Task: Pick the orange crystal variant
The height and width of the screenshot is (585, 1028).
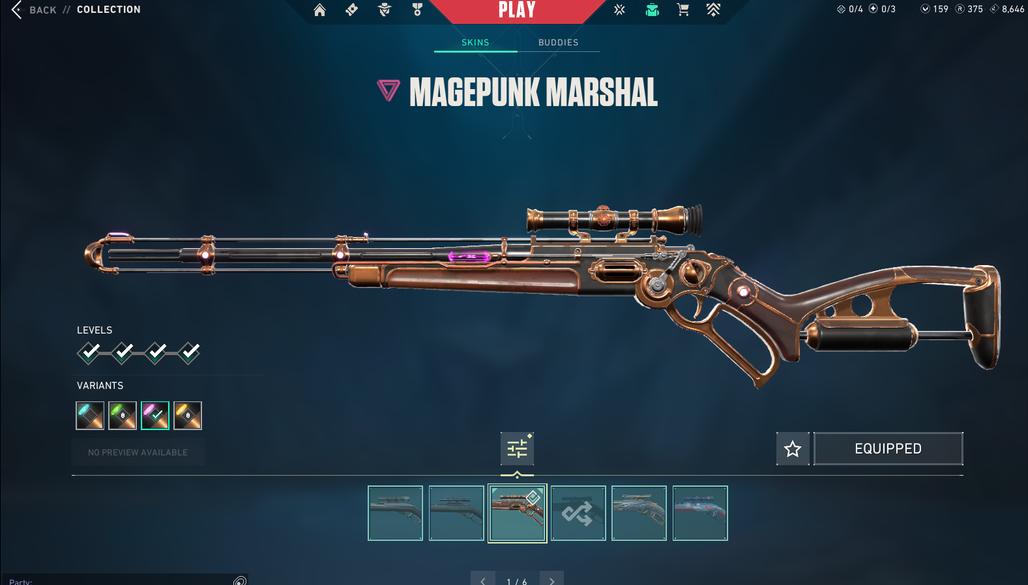Action: 188,416
